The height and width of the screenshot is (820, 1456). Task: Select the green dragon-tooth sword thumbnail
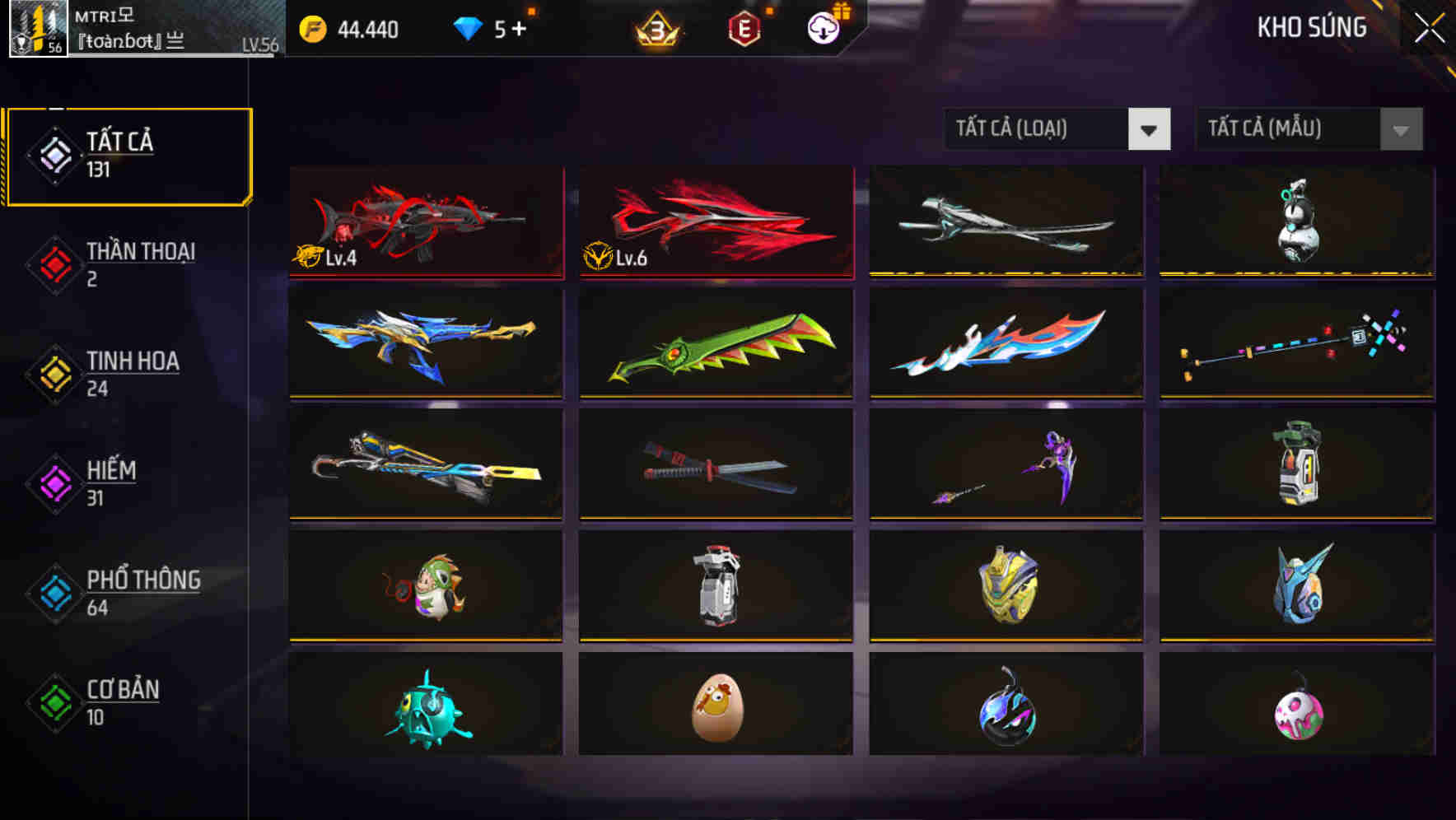point(715,343)
